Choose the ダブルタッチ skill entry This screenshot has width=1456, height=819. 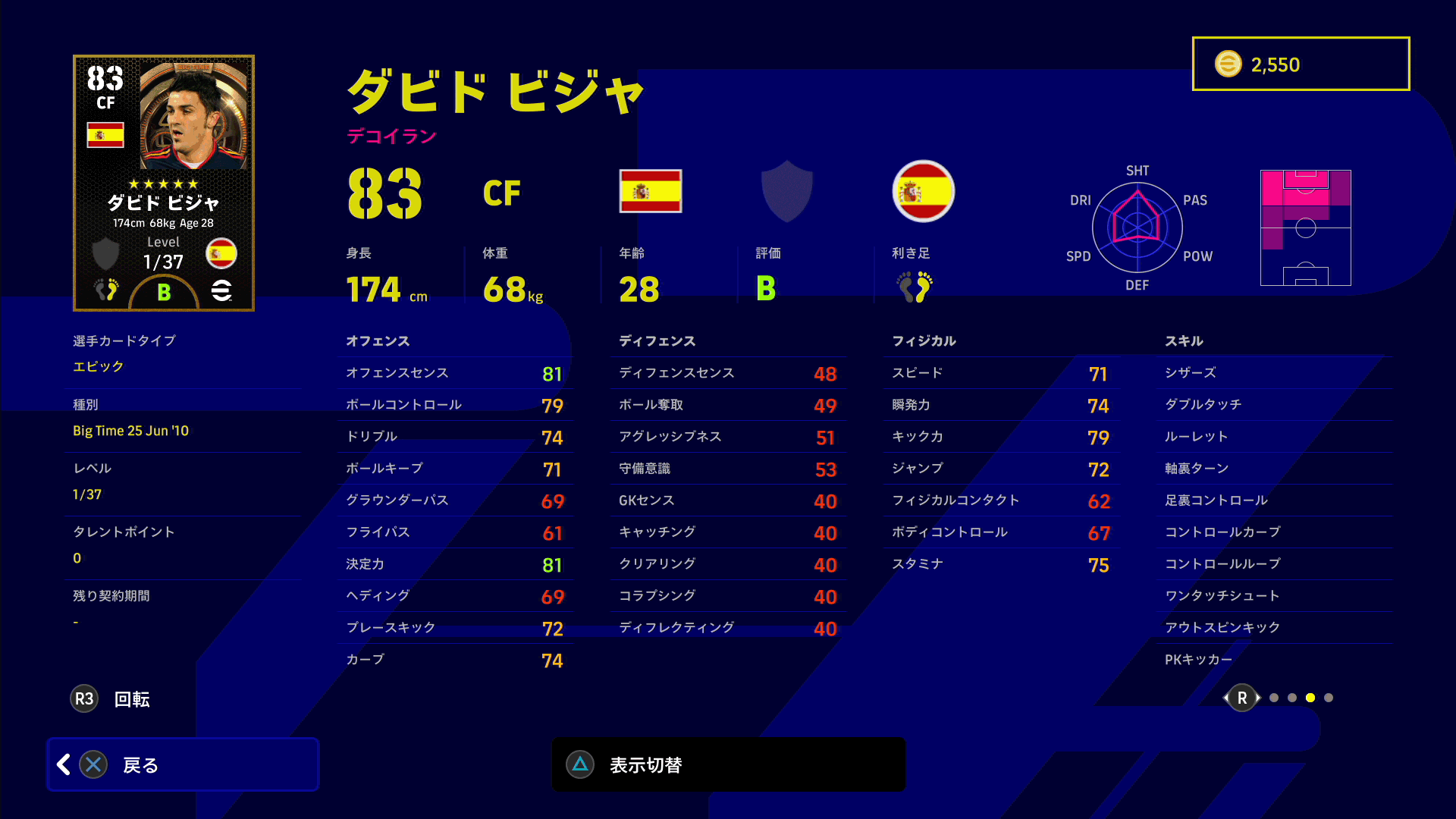coord(1274,405)
